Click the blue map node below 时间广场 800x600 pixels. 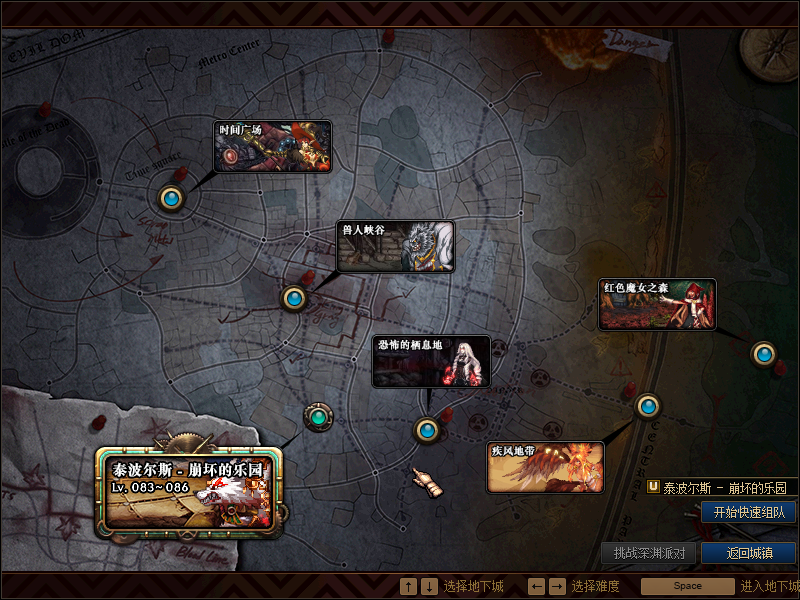coord(172,198)
